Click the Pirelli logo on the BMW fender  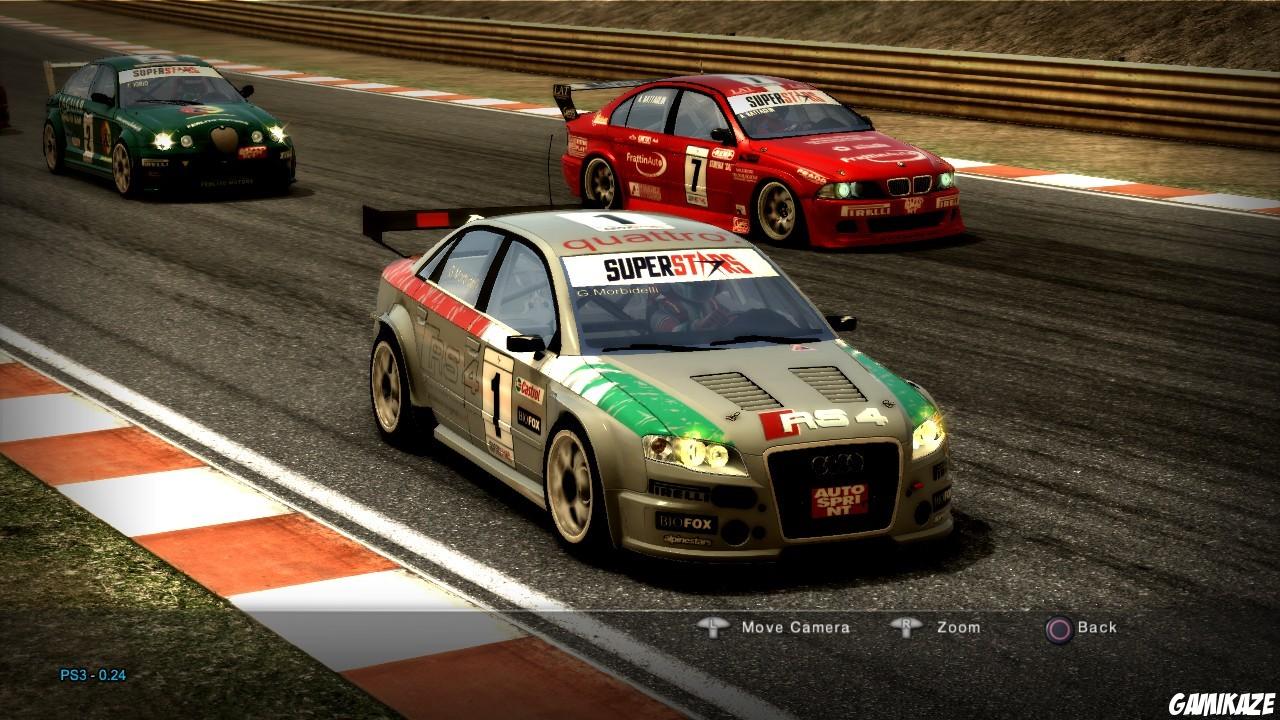click(864, 208)
